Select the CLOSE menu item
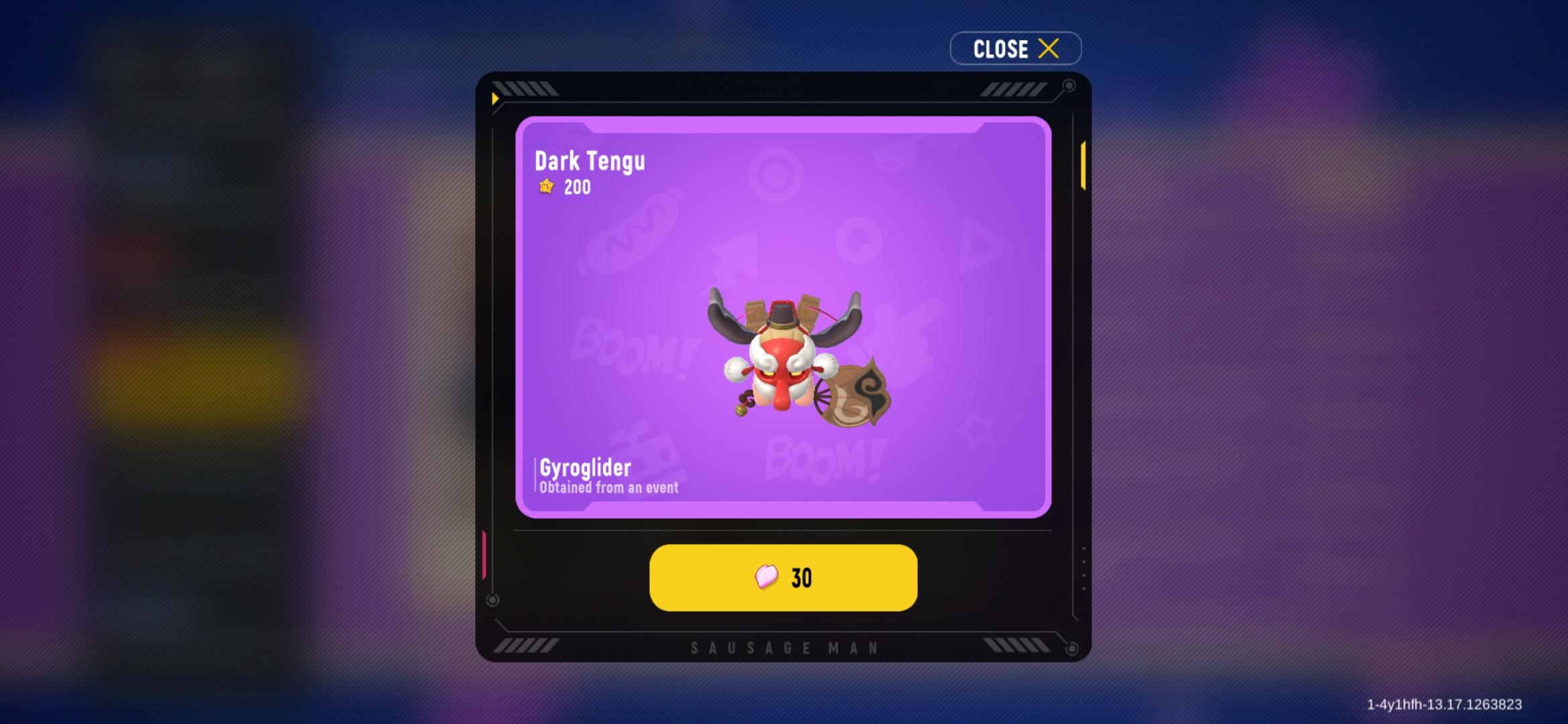Viewport: 1568px width, 724px height. pyautogui.click(x=1000, y=48)
